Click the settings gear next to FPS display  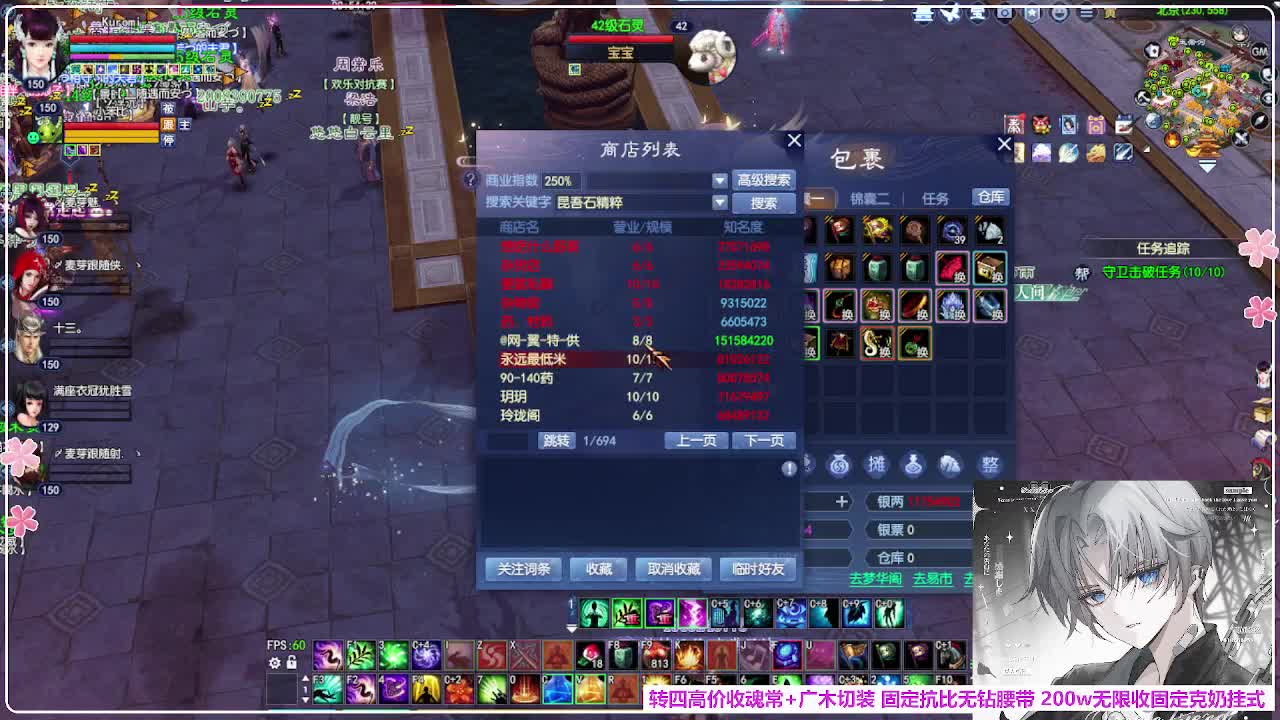tap(273, 664)
